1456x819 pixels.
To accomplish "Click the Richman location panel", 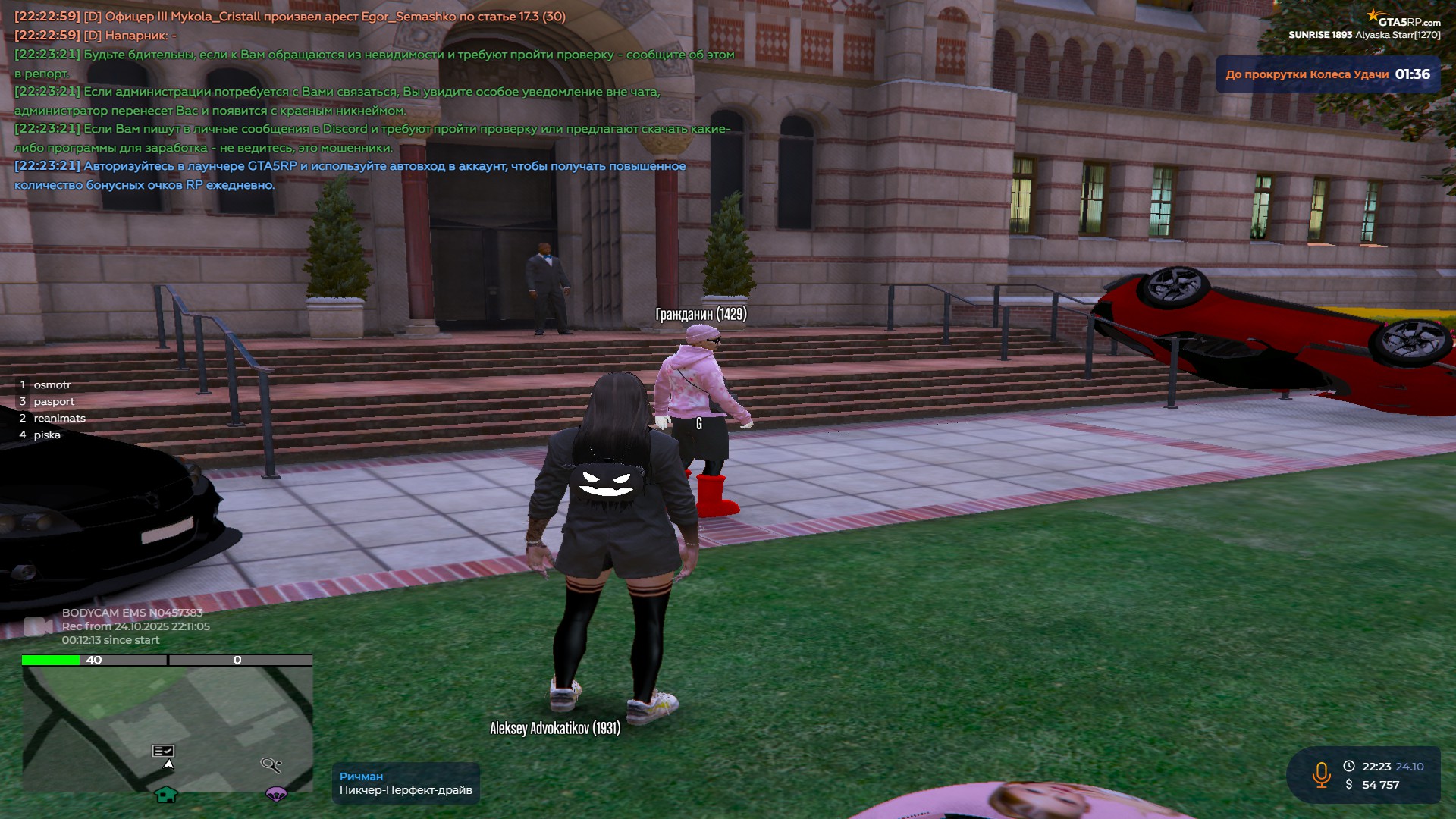I will click(406, 783).
